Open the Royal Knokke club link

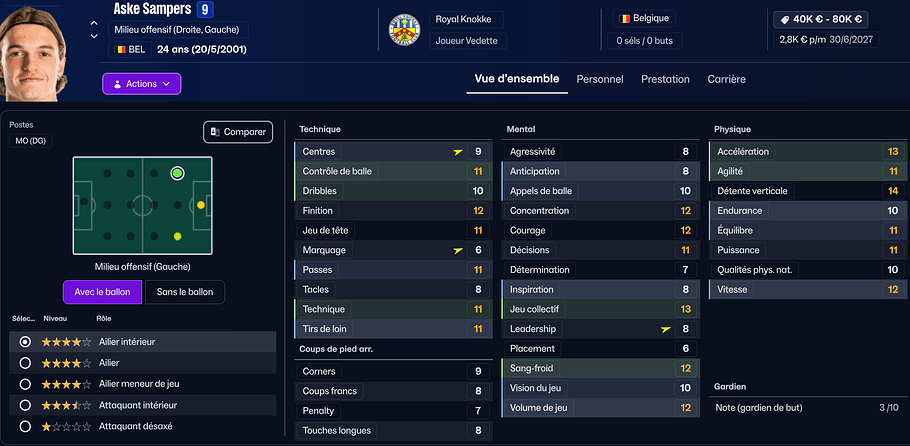(463, 19)
